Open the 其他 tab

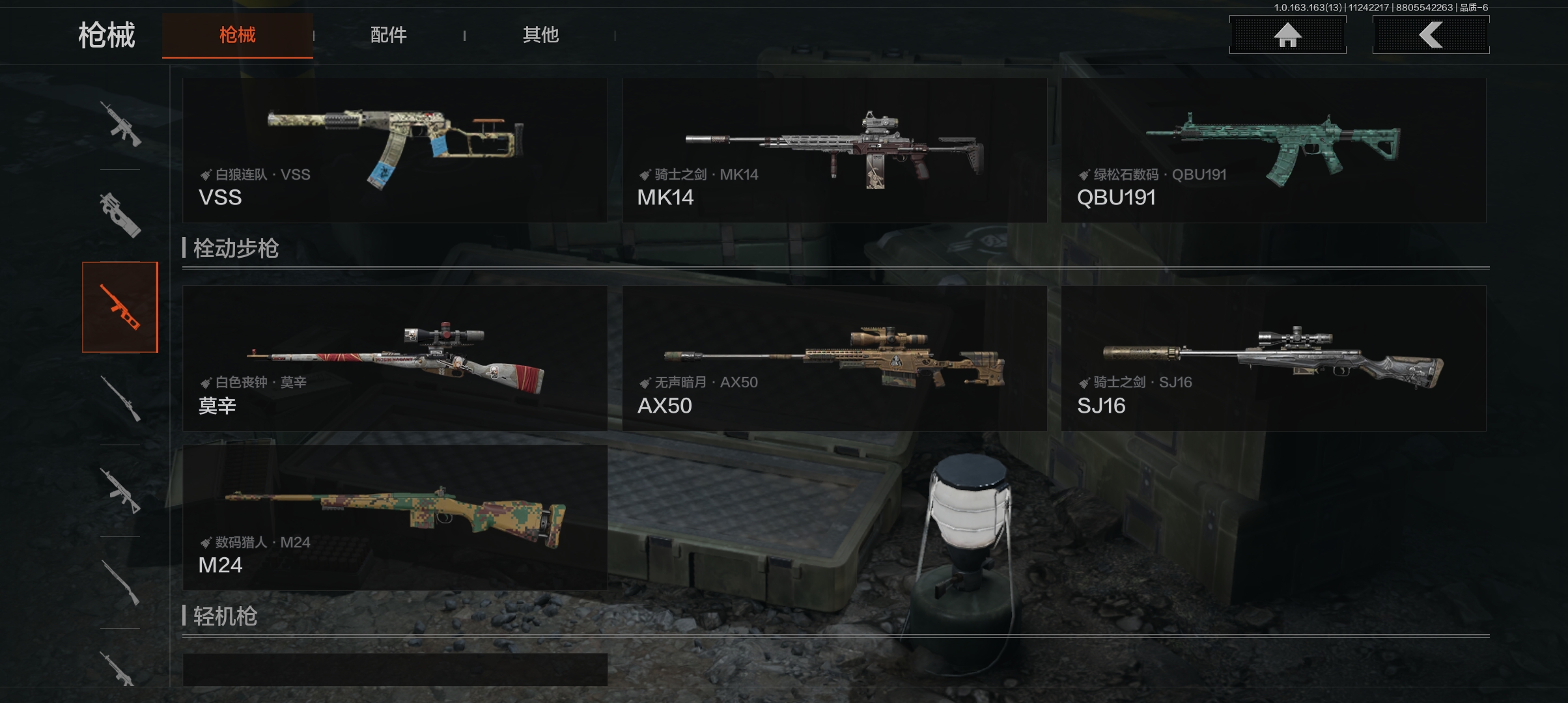[x=540, y=35]
